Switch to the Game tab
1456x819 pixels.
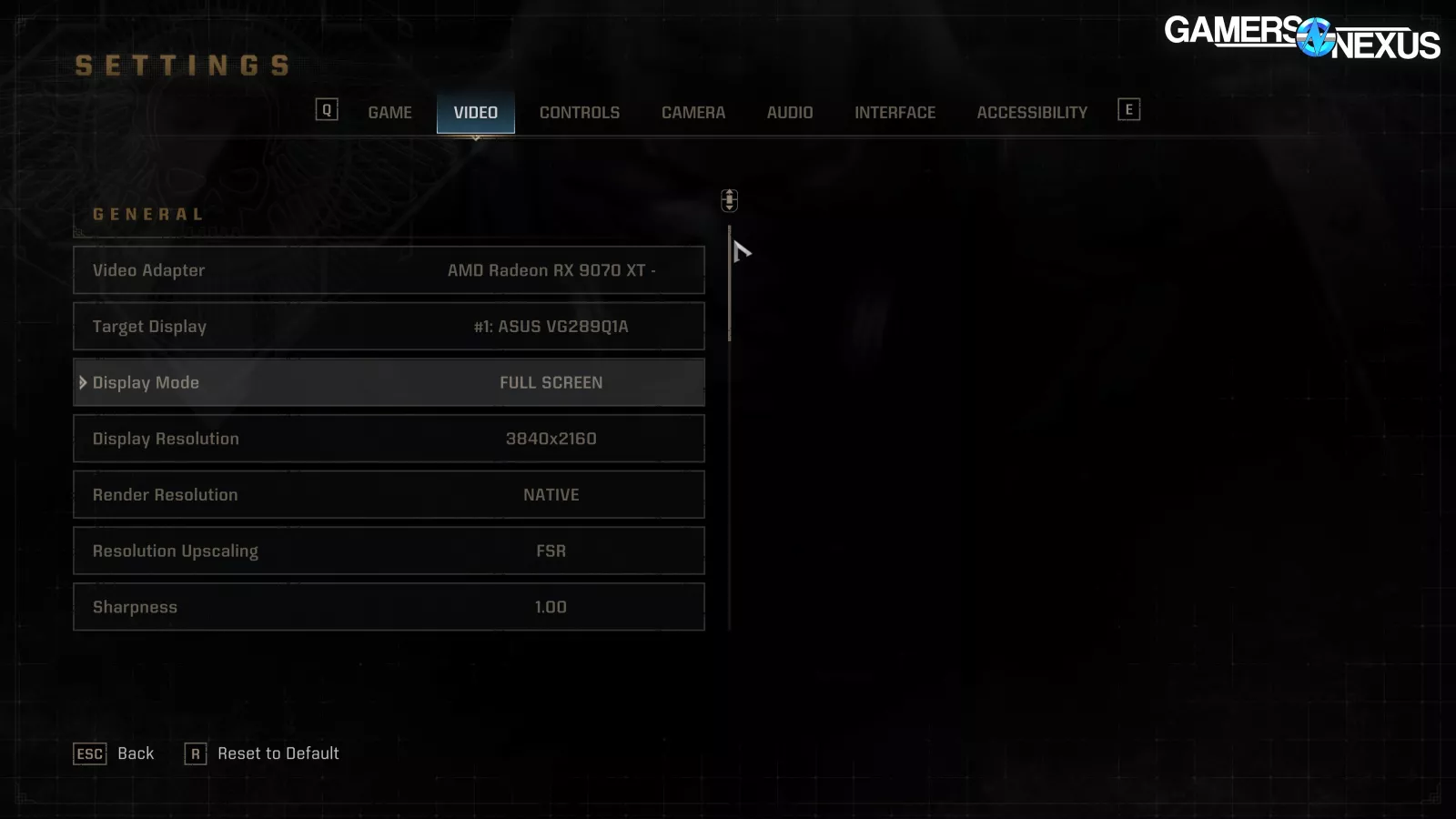(389, 113)
